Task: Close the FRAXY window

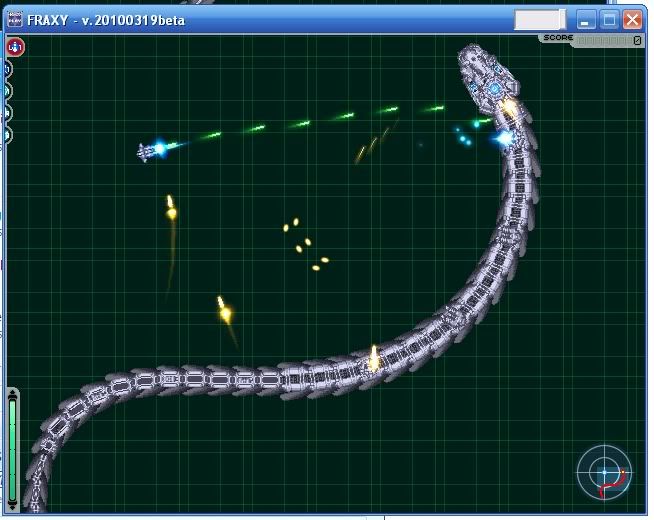Action: click(632, 19)
